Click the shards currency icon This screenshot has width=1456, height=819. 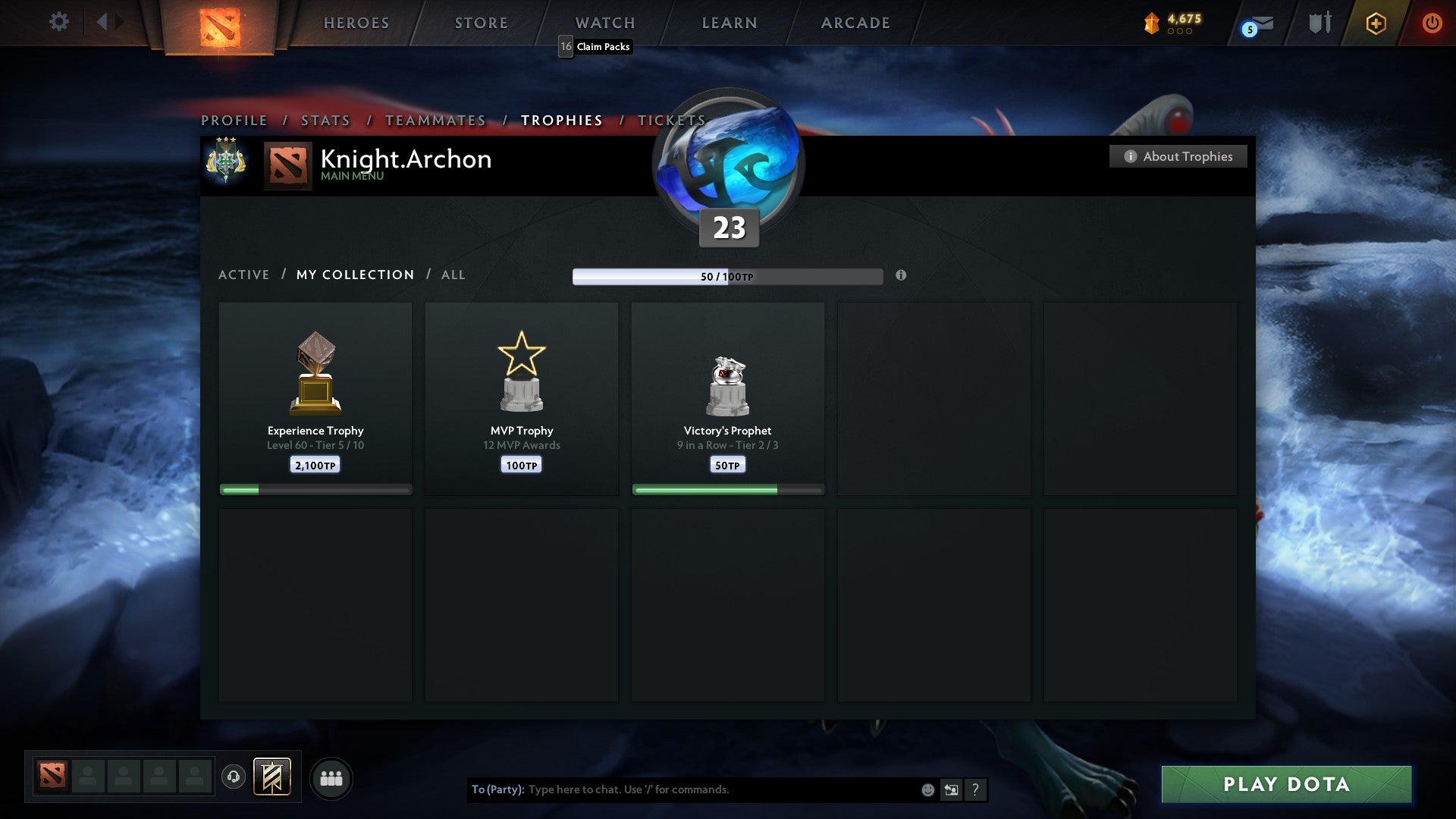(x=1151, y=23)
